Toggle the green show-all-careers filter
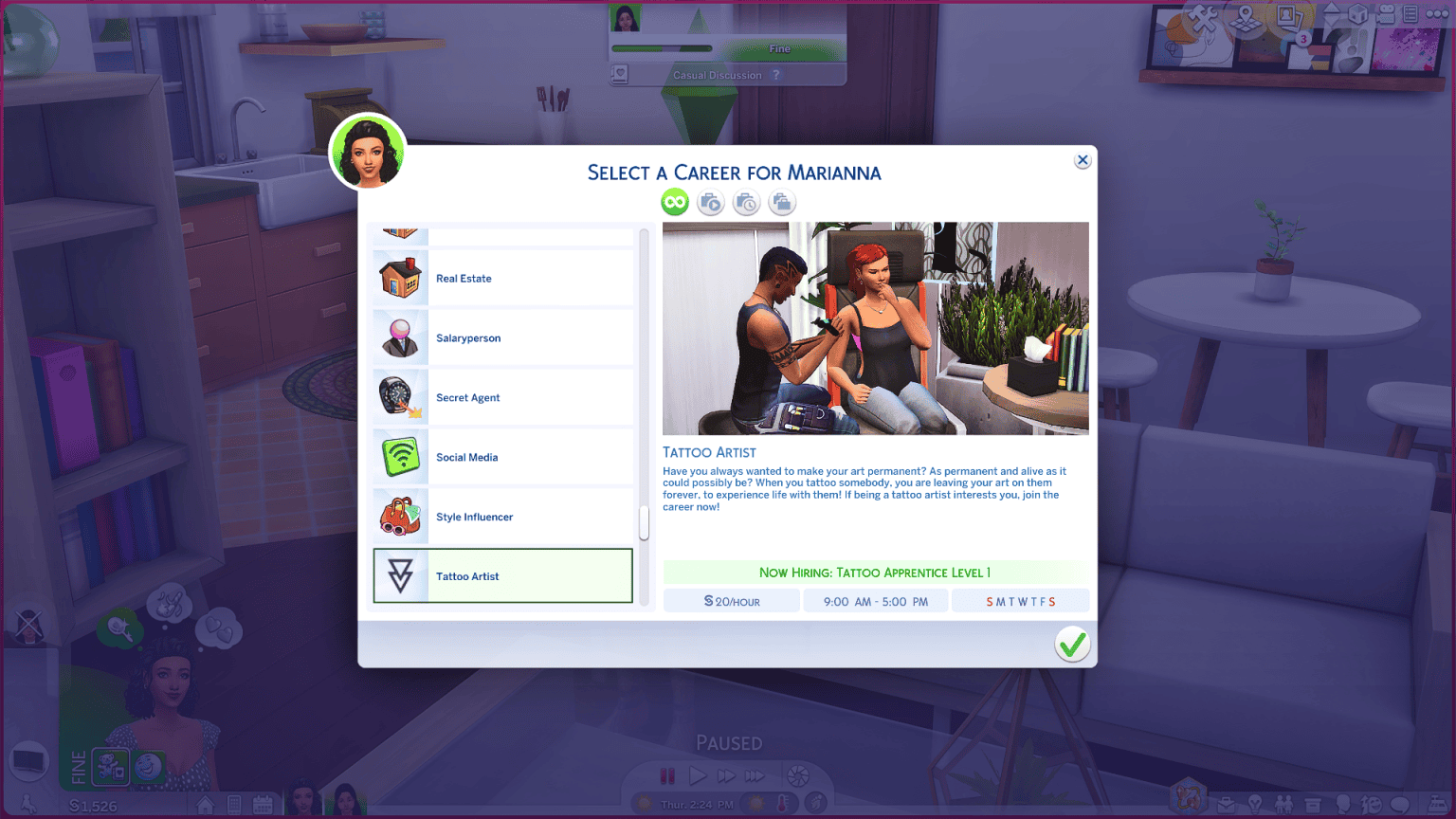Image resolution: width=1456 pixels, height=819 pixels. click(x=675, y=201)
